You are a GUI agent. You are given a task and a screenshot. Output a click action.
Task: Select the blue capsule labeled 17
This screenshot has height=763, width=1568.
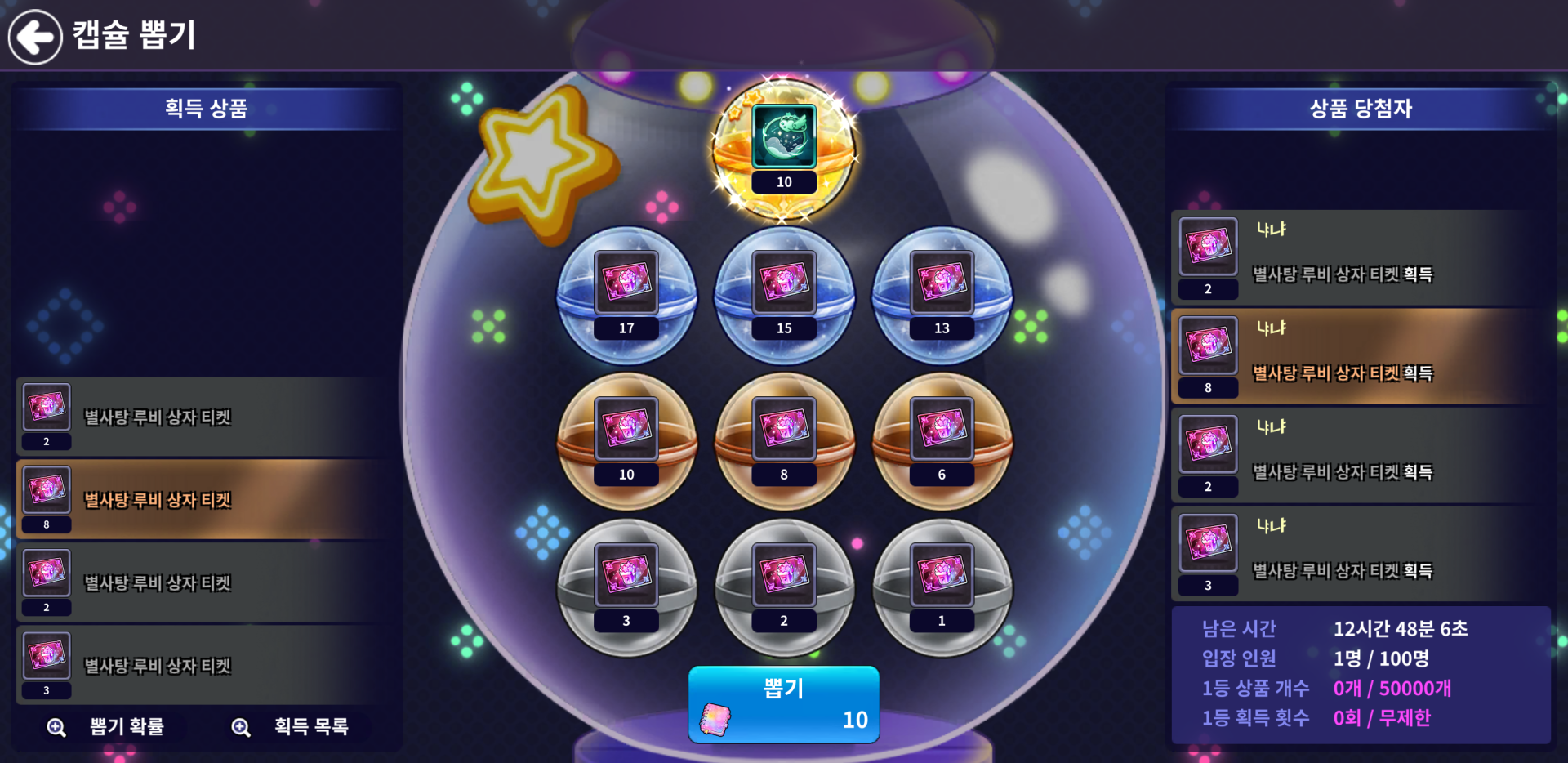(626, 295)
